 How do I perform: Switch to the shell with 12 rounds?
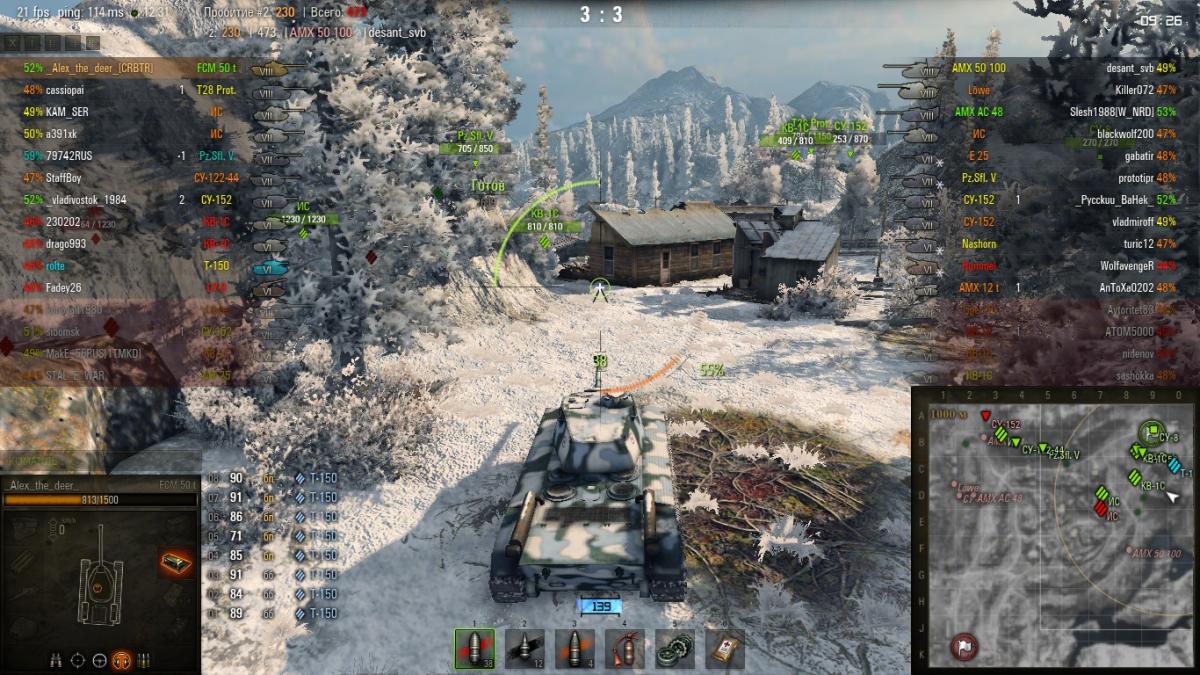pos(524,648)
